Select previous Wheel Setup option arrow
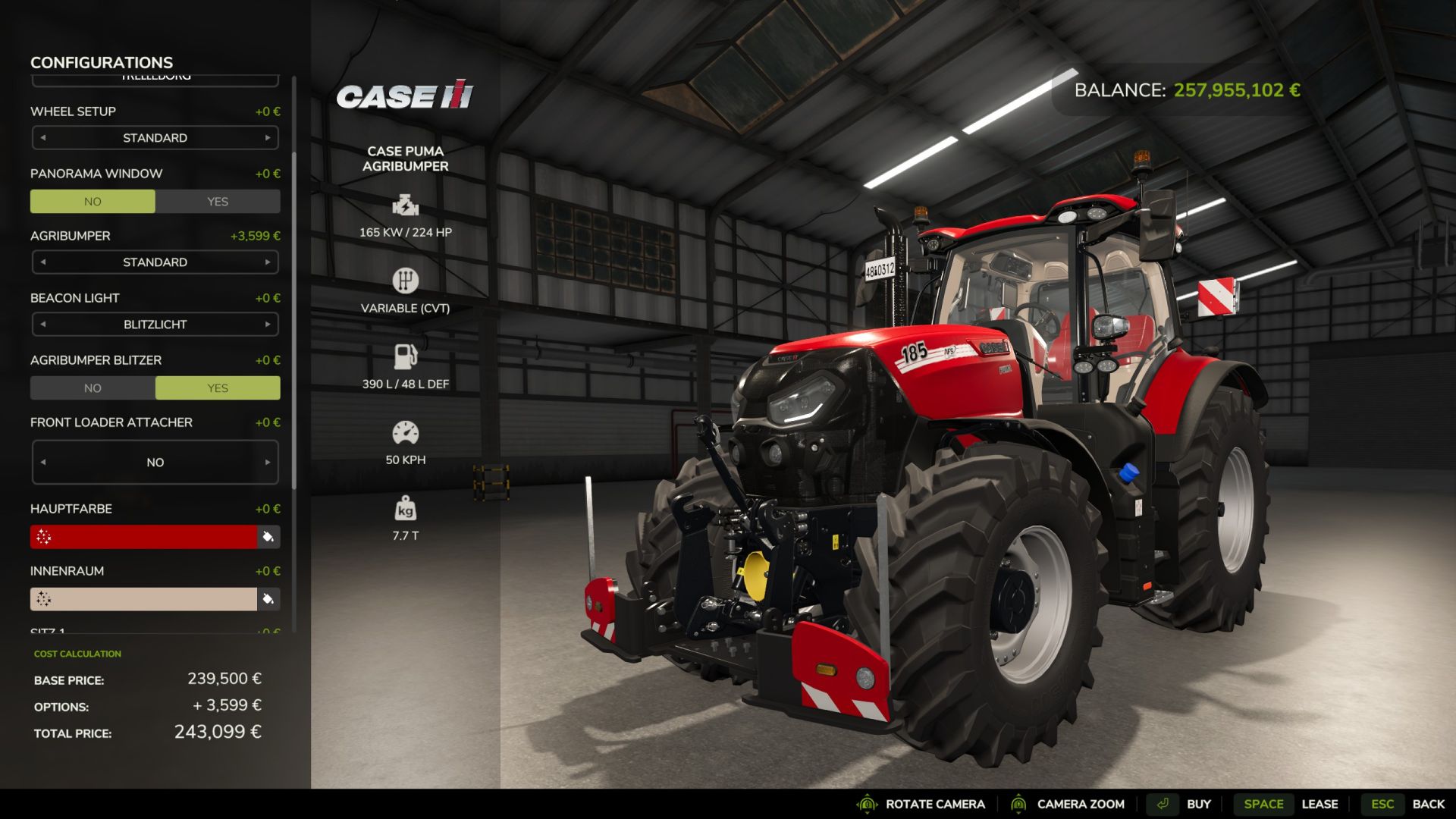The height and width of the screenshot is (819, 1456). point(43,138)
